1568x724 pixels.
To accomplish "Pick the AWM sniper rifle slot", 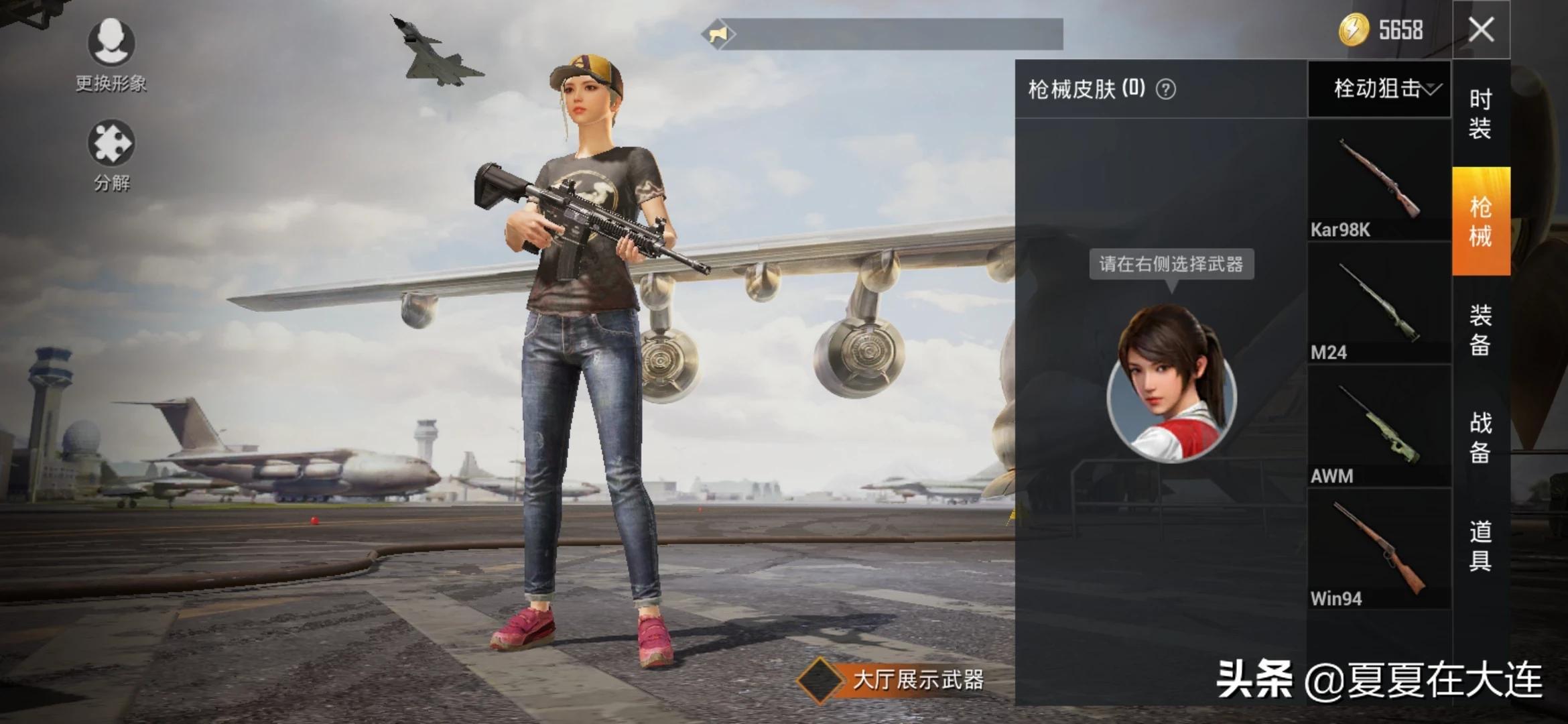I will (1379, 426).
